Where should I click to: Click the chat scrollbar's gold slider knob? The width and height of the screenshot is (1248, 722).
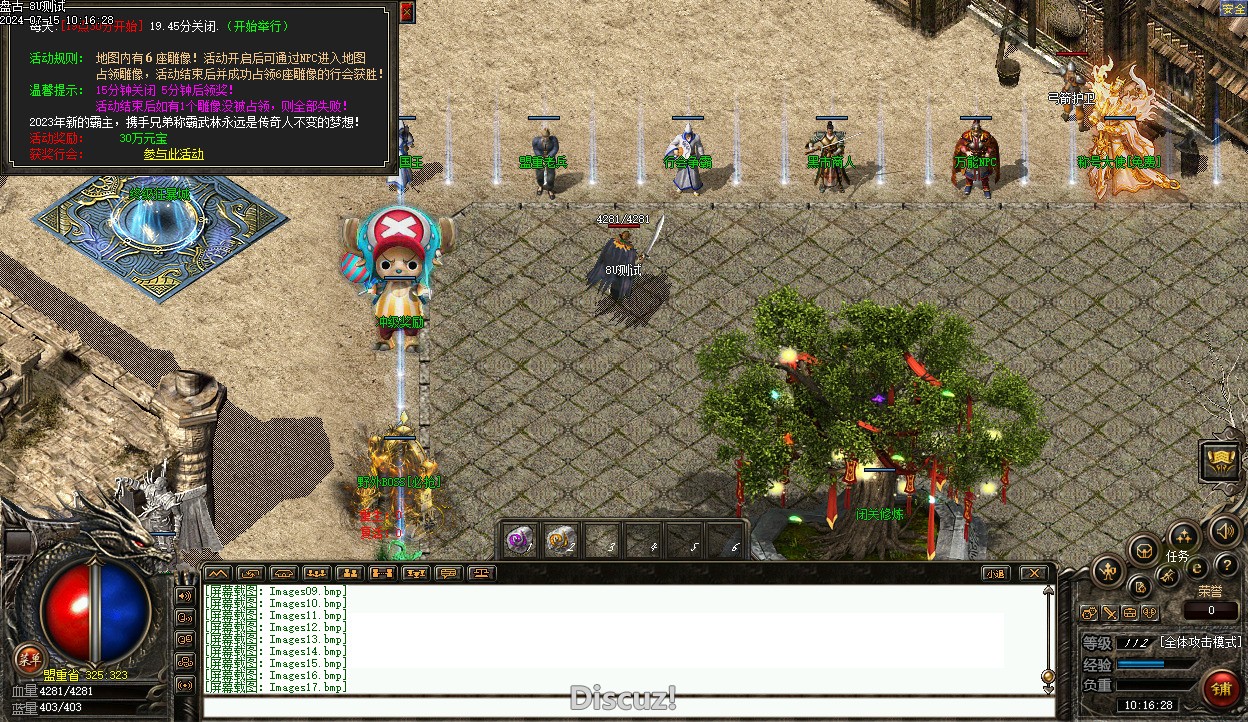1048,676
